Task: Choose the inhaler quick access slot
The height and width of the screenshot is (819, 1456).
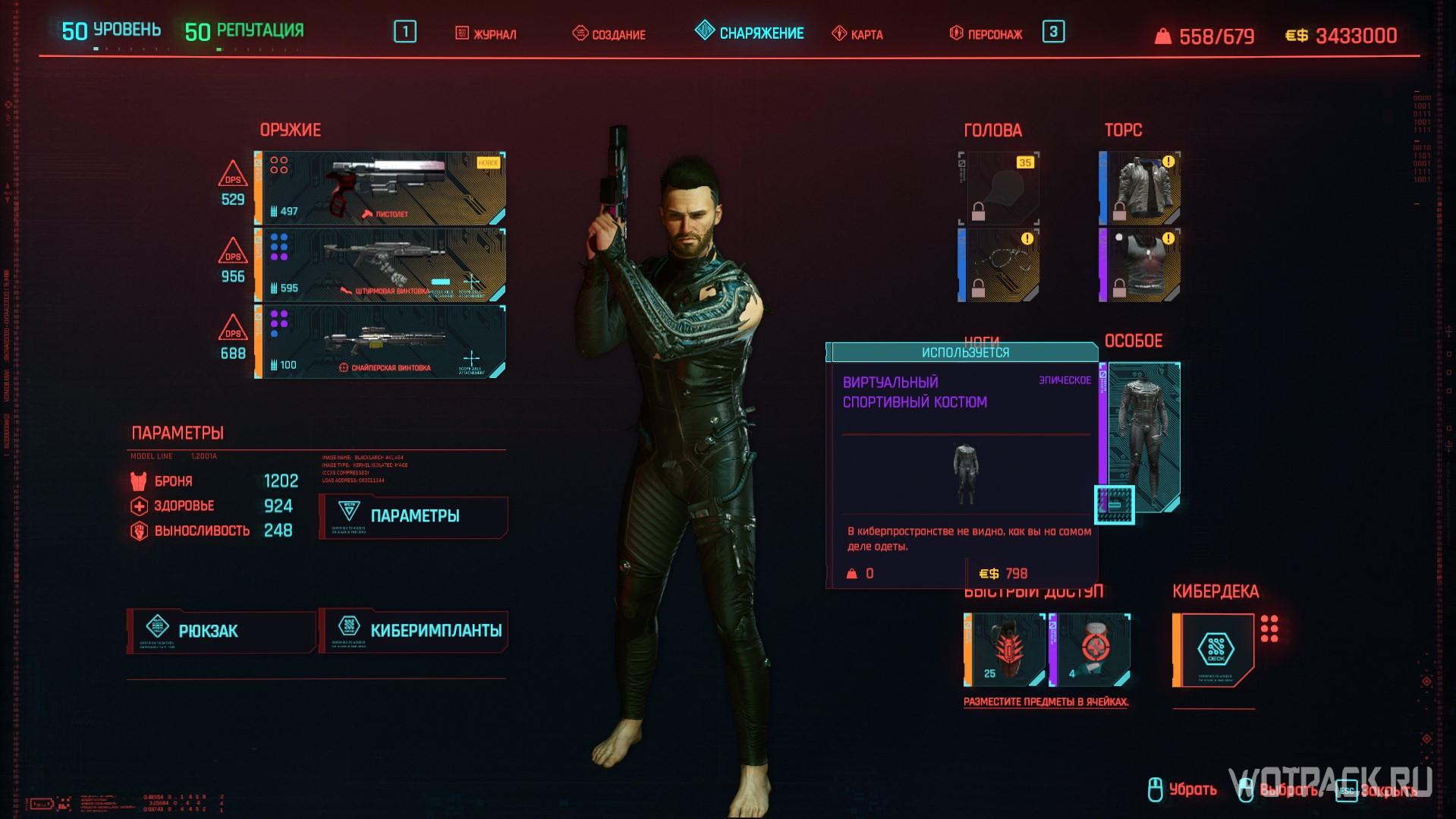Action: click(x=1090, y=650)
